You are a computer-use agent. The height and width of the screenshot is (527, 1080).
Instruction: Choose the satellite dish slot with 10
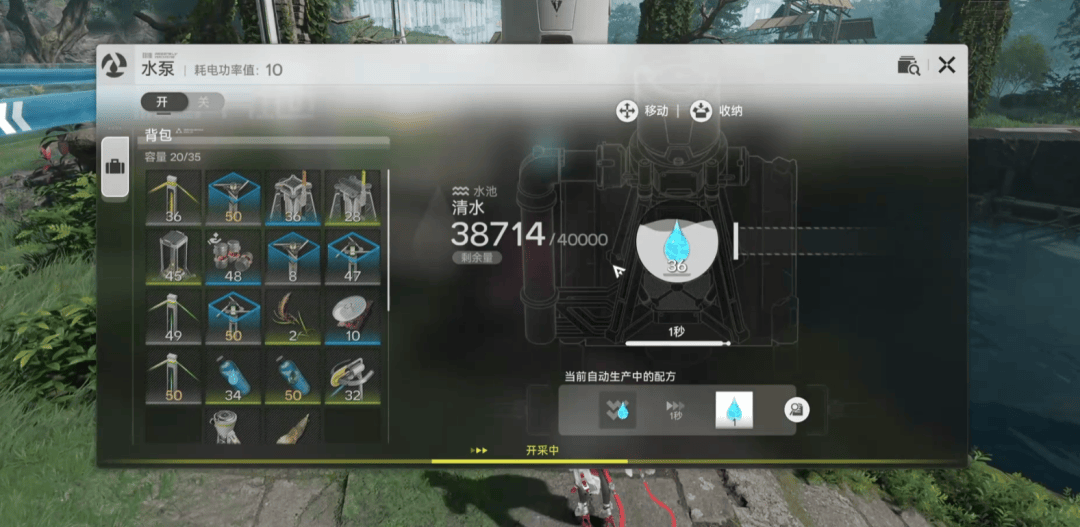[352, 315]
